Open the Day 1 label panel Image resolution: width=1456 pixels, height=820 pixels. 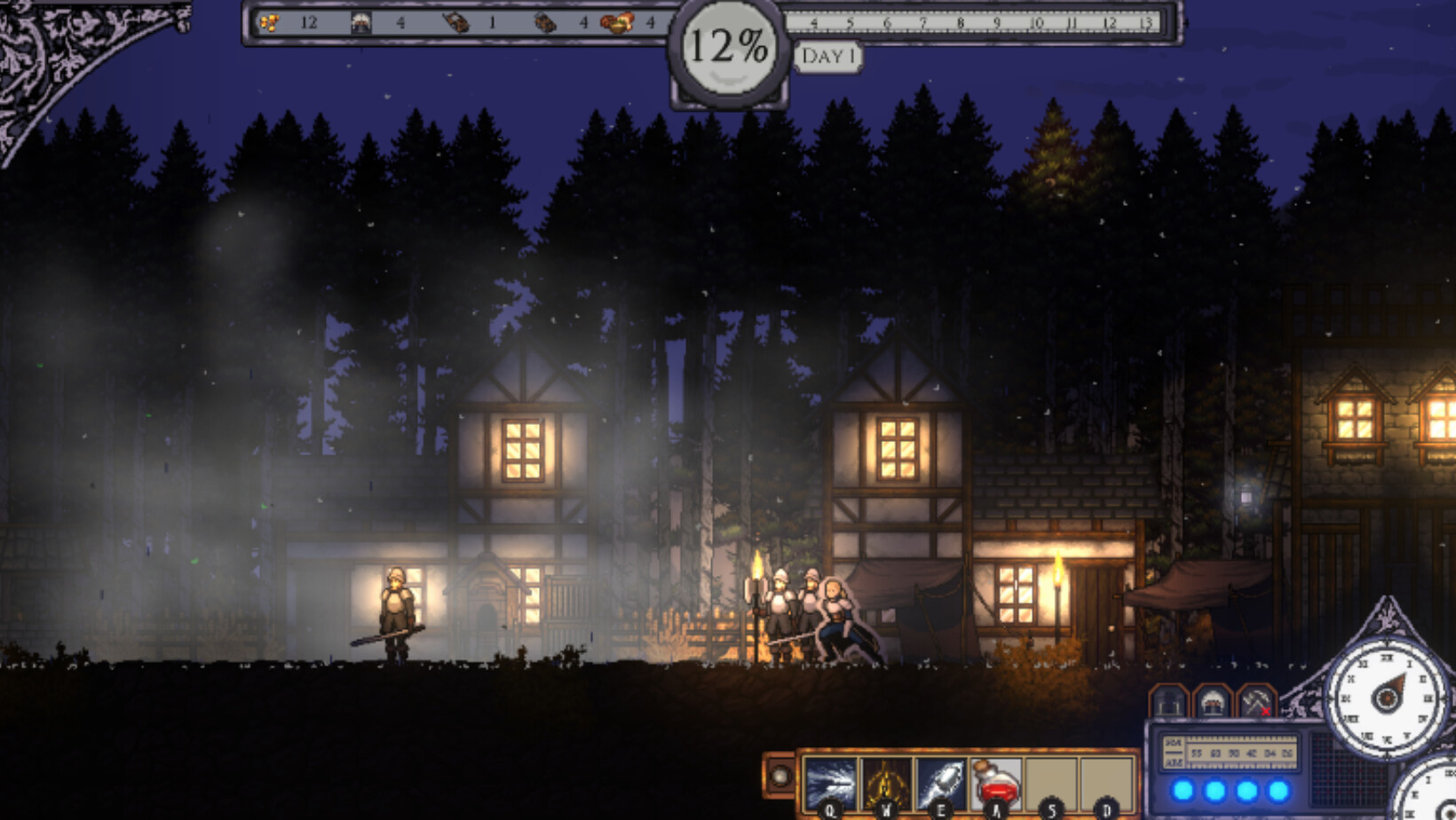830,57
